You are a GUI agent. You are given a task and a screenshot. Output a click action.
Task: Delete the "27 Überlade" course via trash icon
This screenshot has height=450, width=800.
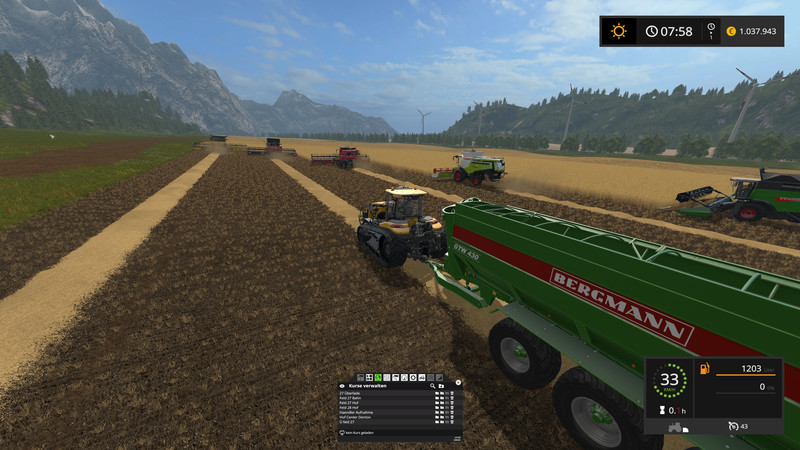click(451, 392)
